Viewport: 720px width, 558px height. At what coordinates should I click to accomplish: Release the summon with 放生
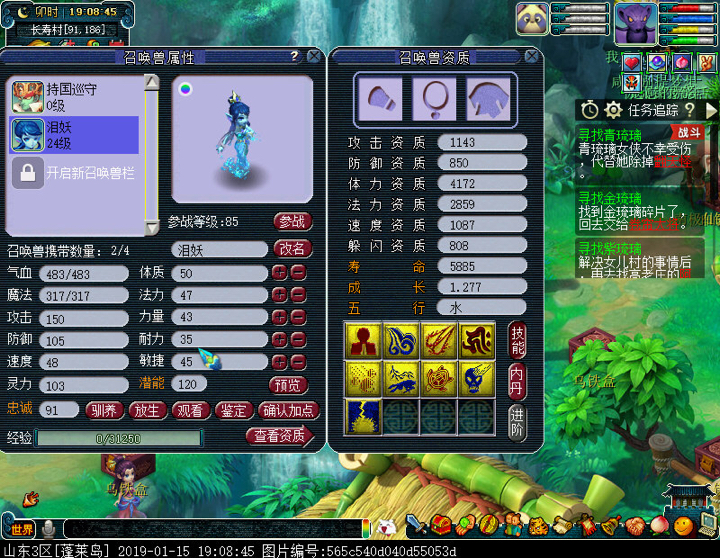click(146, 410)
